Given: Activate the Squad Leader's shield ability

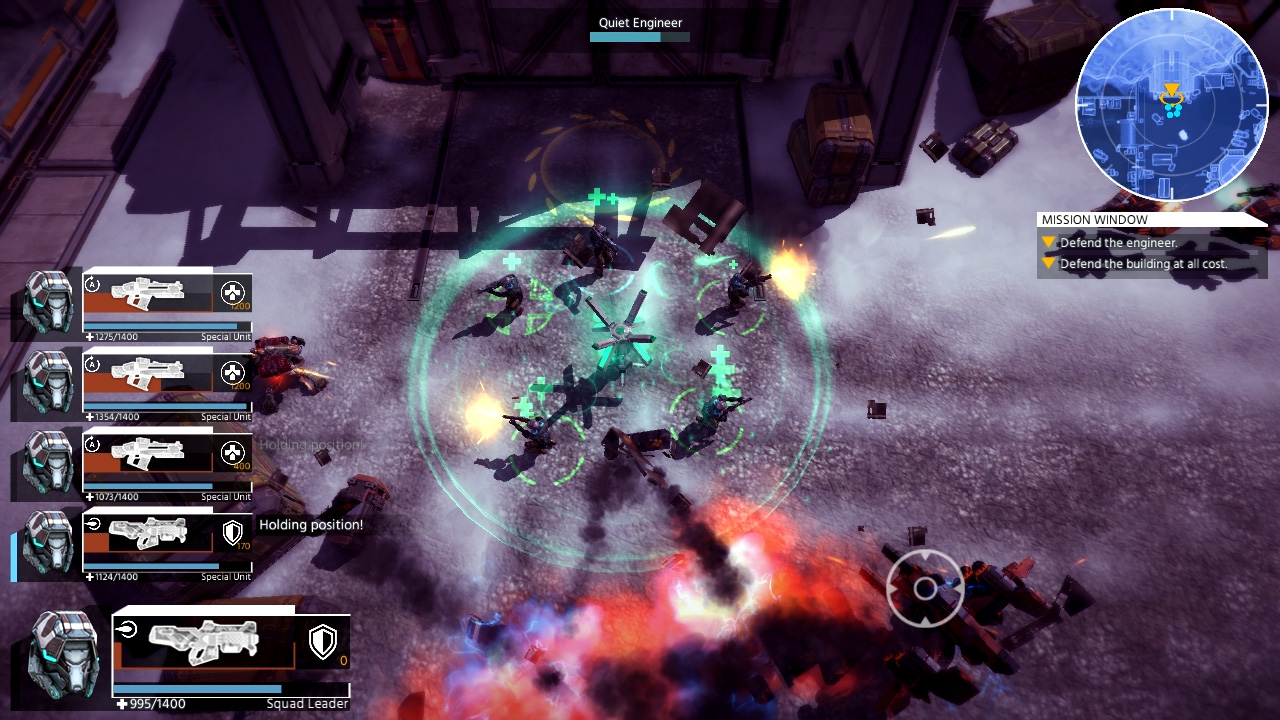Looking at the screenshot, I should coord(322,642).
